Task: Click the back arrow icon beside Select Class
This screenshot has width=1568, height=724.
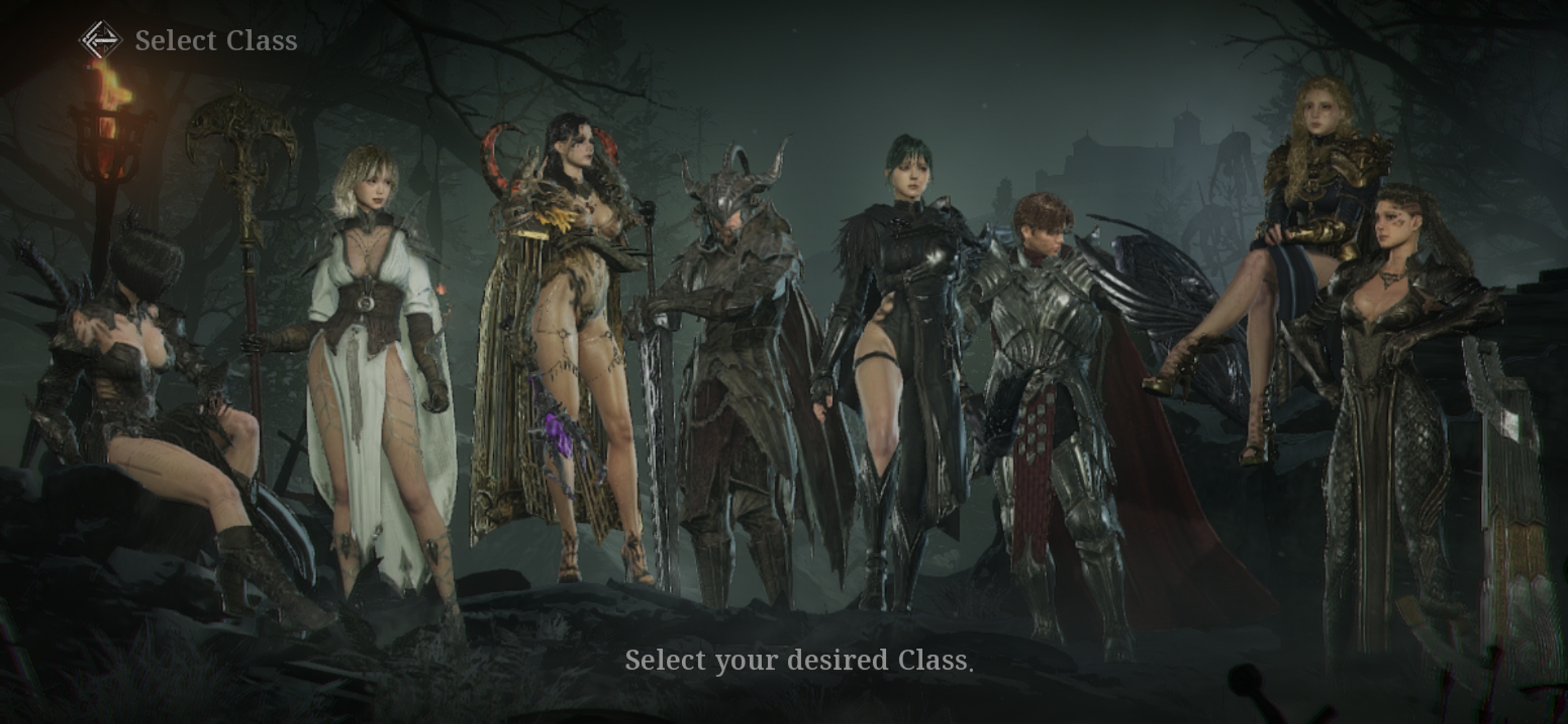Action: tap(100, 40)
